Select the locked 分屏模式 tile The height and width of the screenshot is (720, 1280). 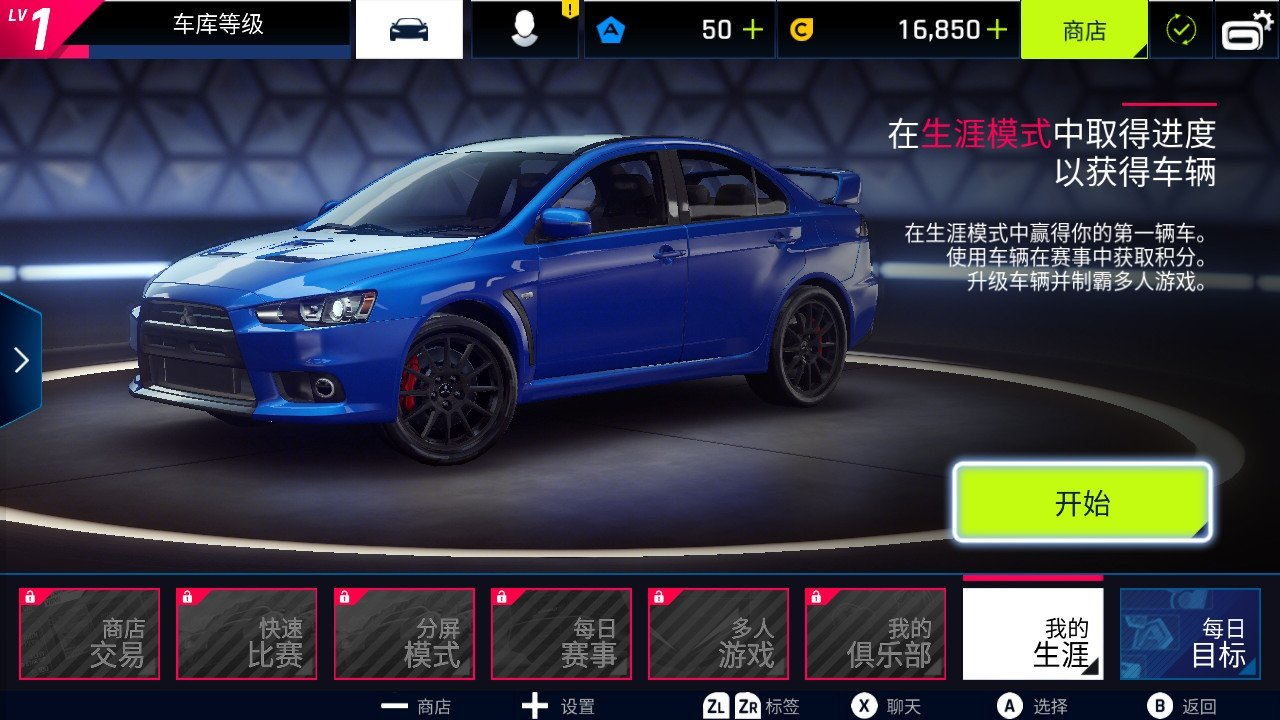(404, 634)
